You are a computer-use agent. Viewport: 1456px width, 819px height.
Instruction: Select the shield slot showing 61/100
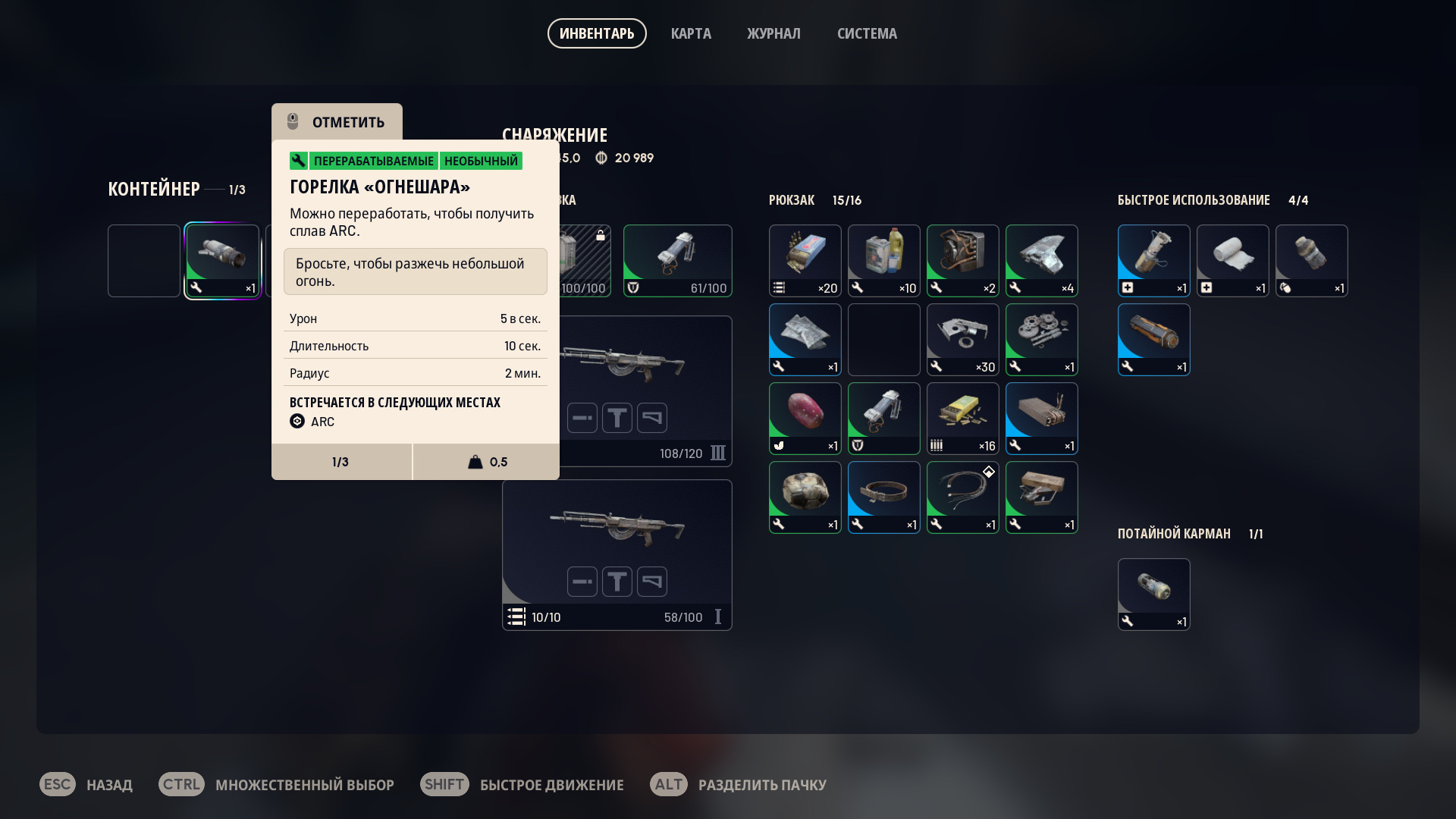pos(677,260)
